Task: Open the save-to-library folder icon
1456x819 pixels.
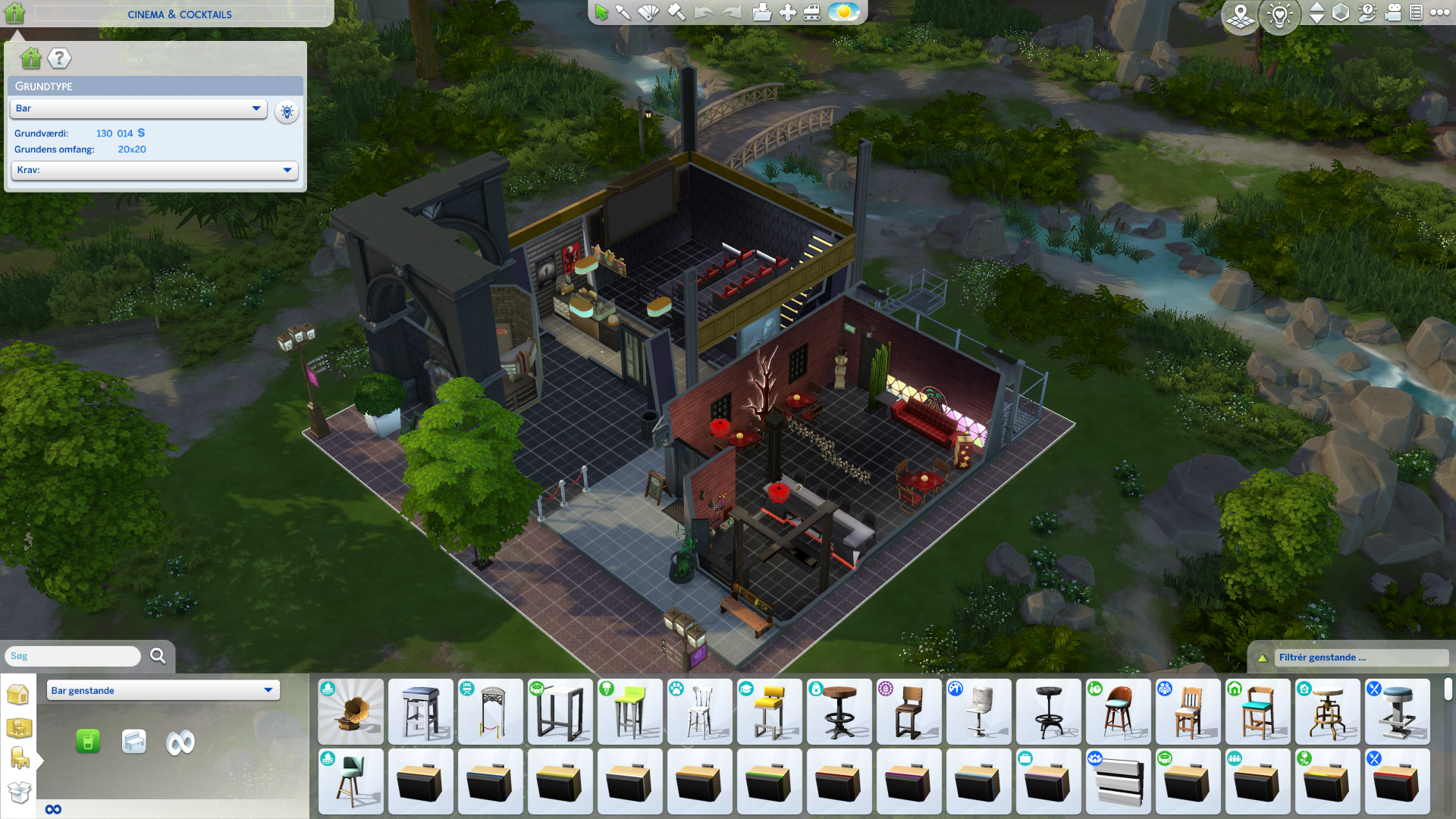Action: coord(761,13)
